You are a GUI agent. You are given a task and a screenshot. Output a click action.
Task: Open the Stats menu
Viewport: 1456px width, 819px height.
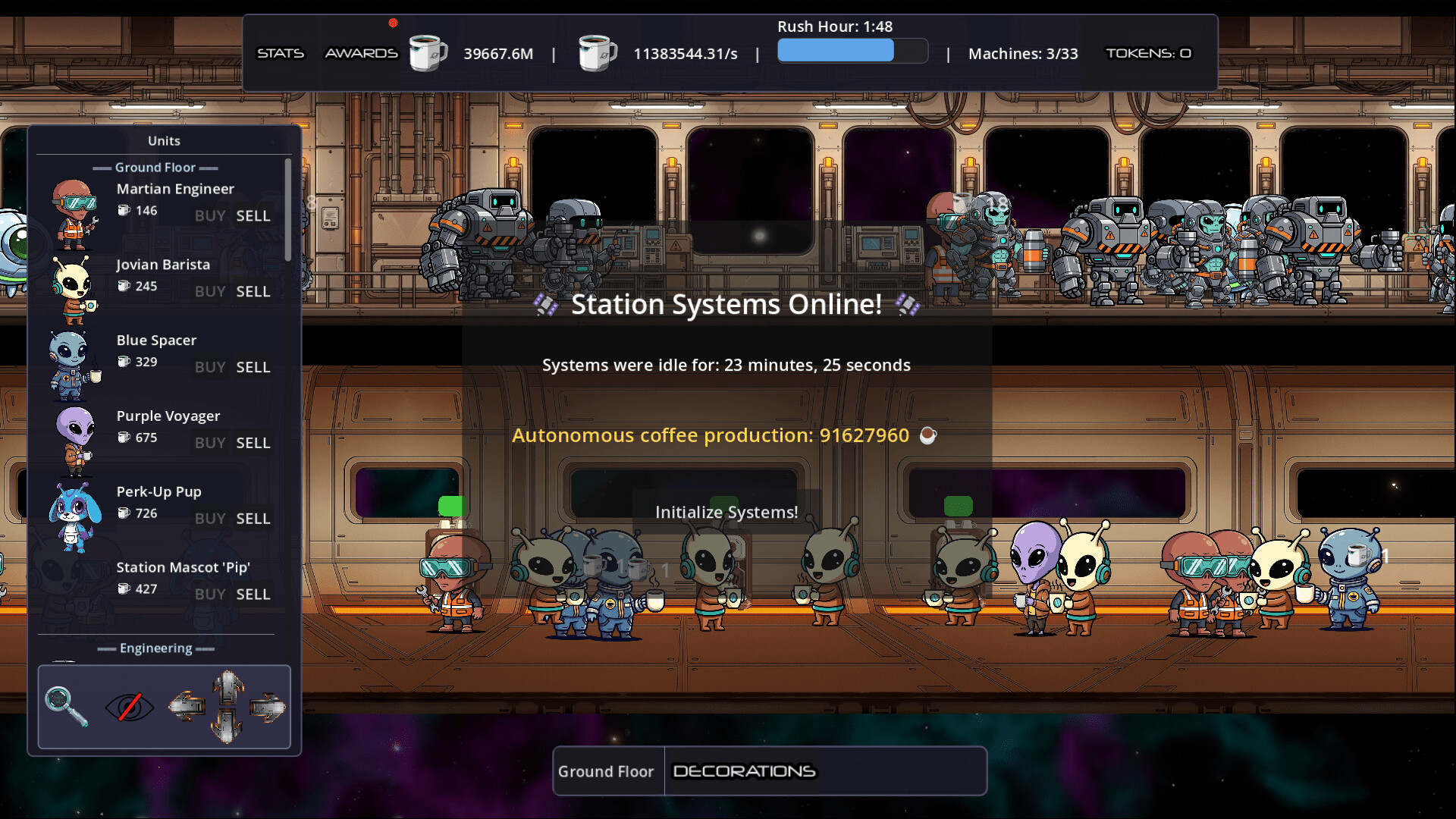(x=281, y=53)
